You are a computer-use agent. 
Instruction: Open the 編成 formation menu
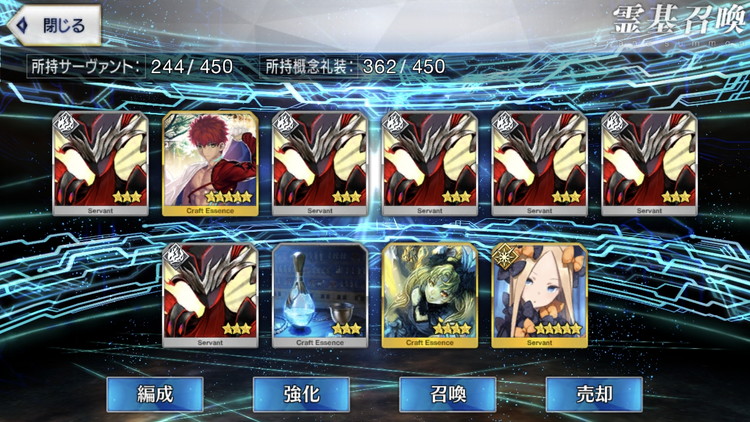tap(155, 394)
